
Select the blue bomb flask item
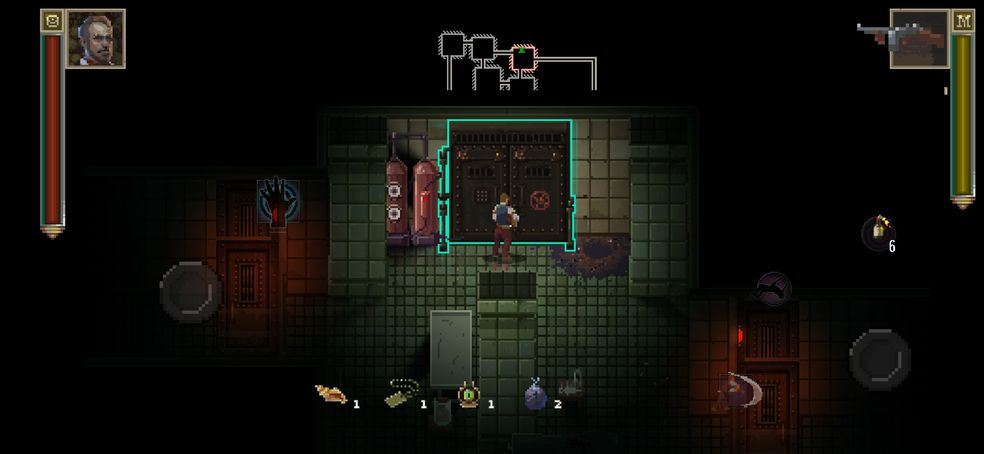click(x=537, y=396)
